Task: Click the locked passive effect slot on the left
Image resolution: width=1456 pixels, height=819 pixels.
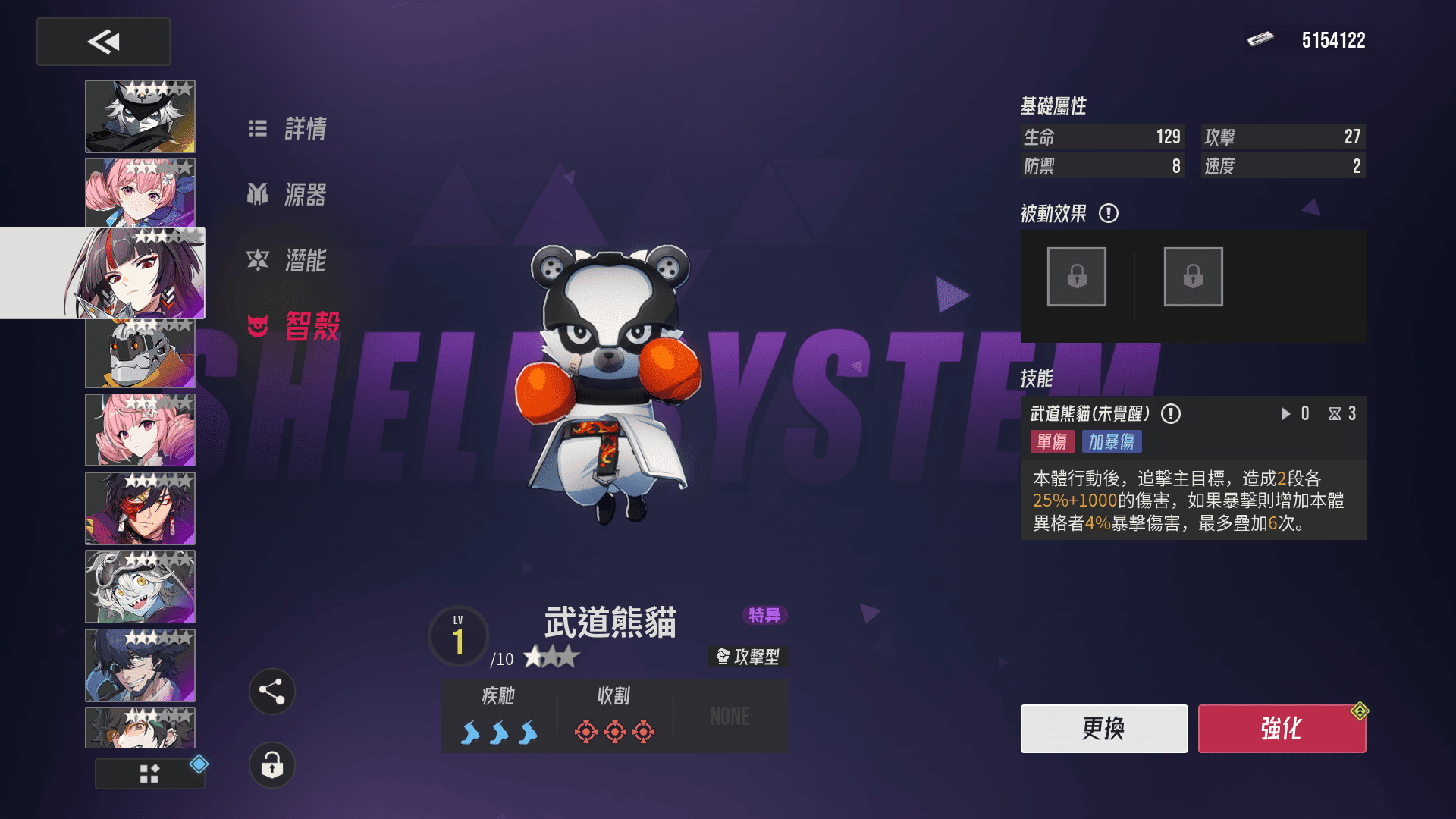Action: click(1076, 276)
